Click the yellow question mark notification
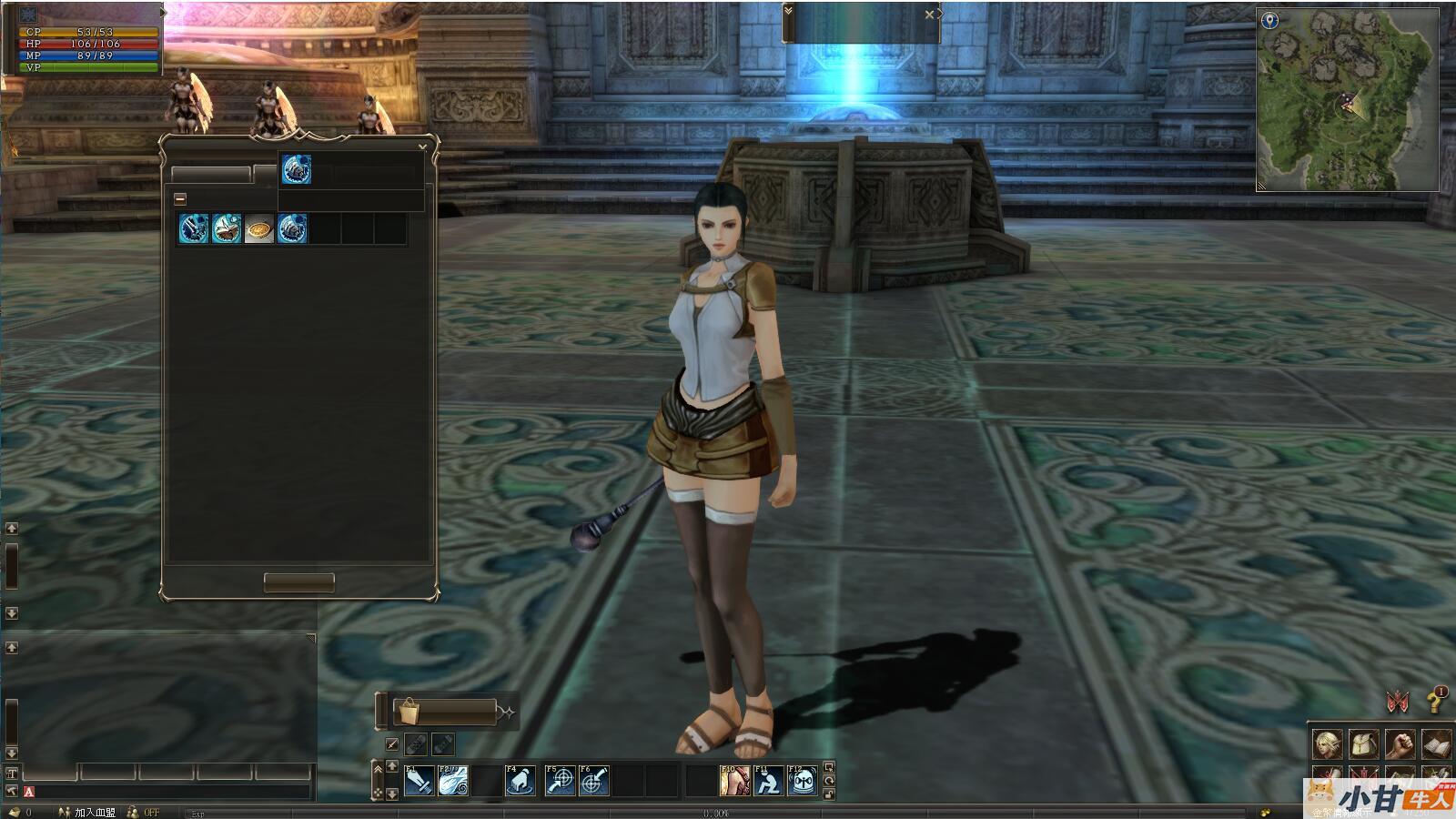The height and width of the screenshot is (819, 1456). 1435,701
